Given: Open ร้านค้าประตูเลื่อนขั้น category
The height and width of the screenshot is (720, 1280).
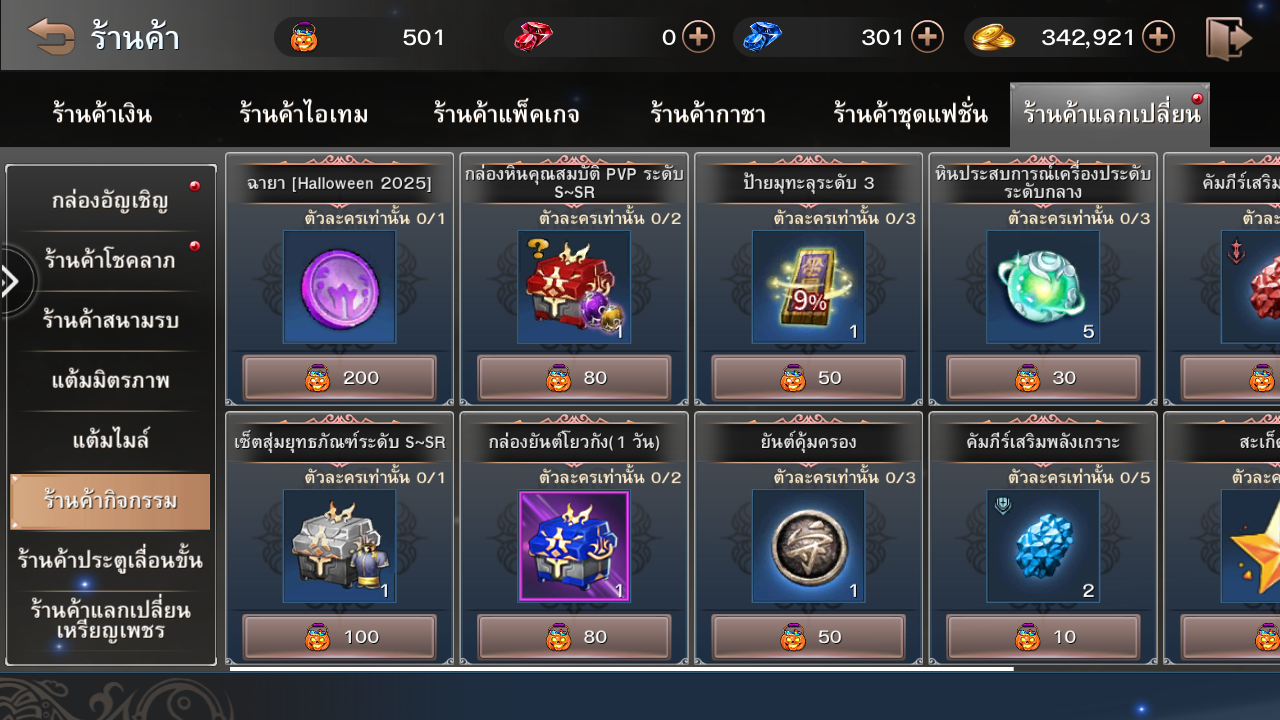Looking at the screenshot, I should point(110,560).
